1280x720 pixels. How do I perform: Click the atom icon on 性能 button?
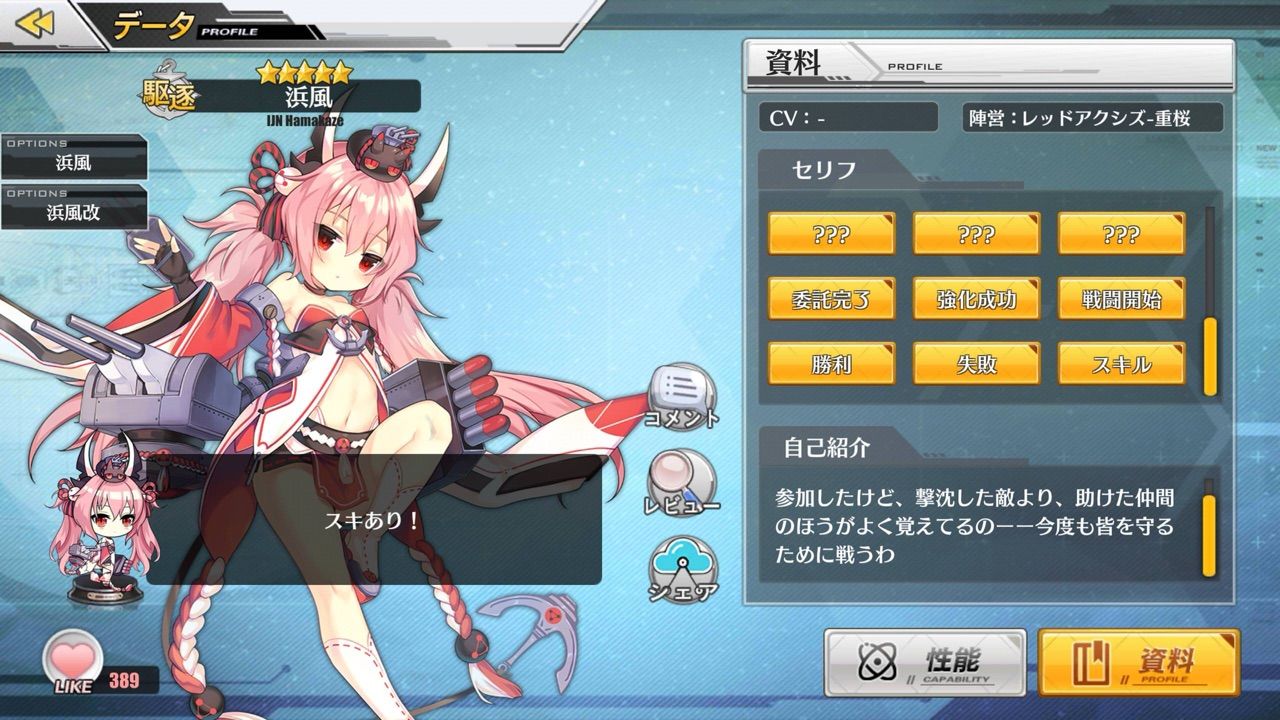pos(878,663)
